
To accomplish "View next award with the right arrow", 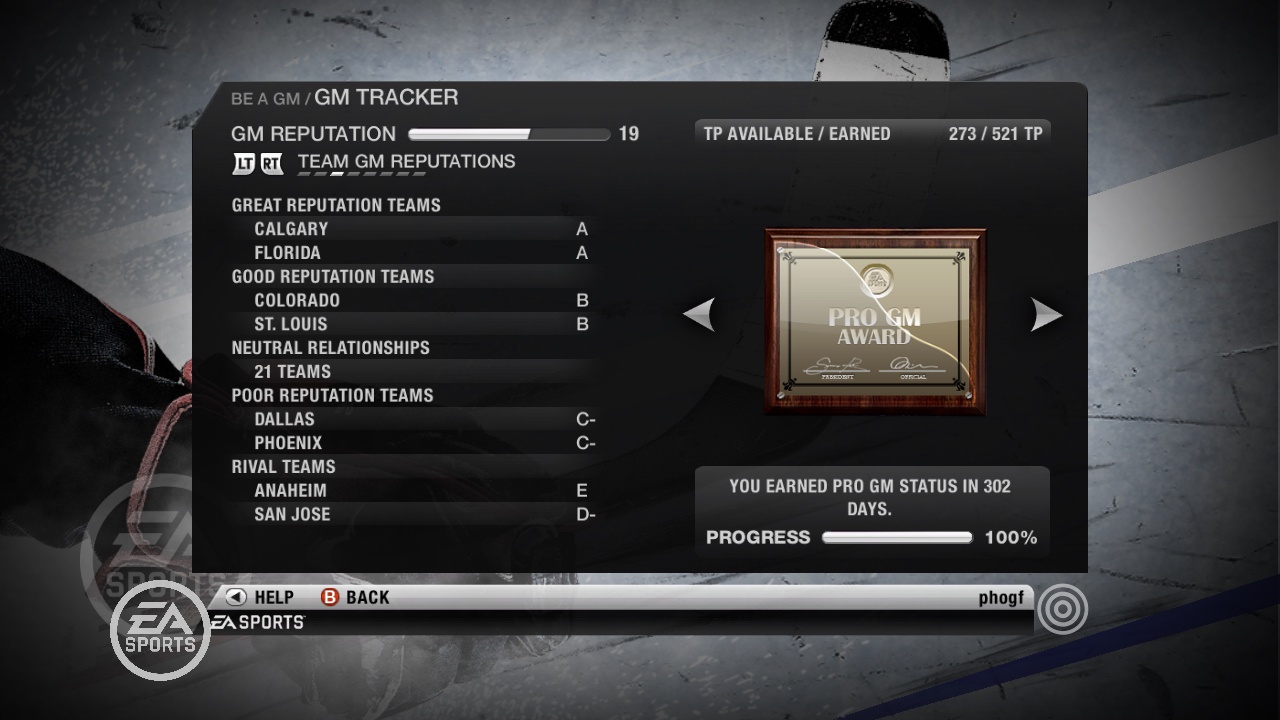I will coord(1047,314).
